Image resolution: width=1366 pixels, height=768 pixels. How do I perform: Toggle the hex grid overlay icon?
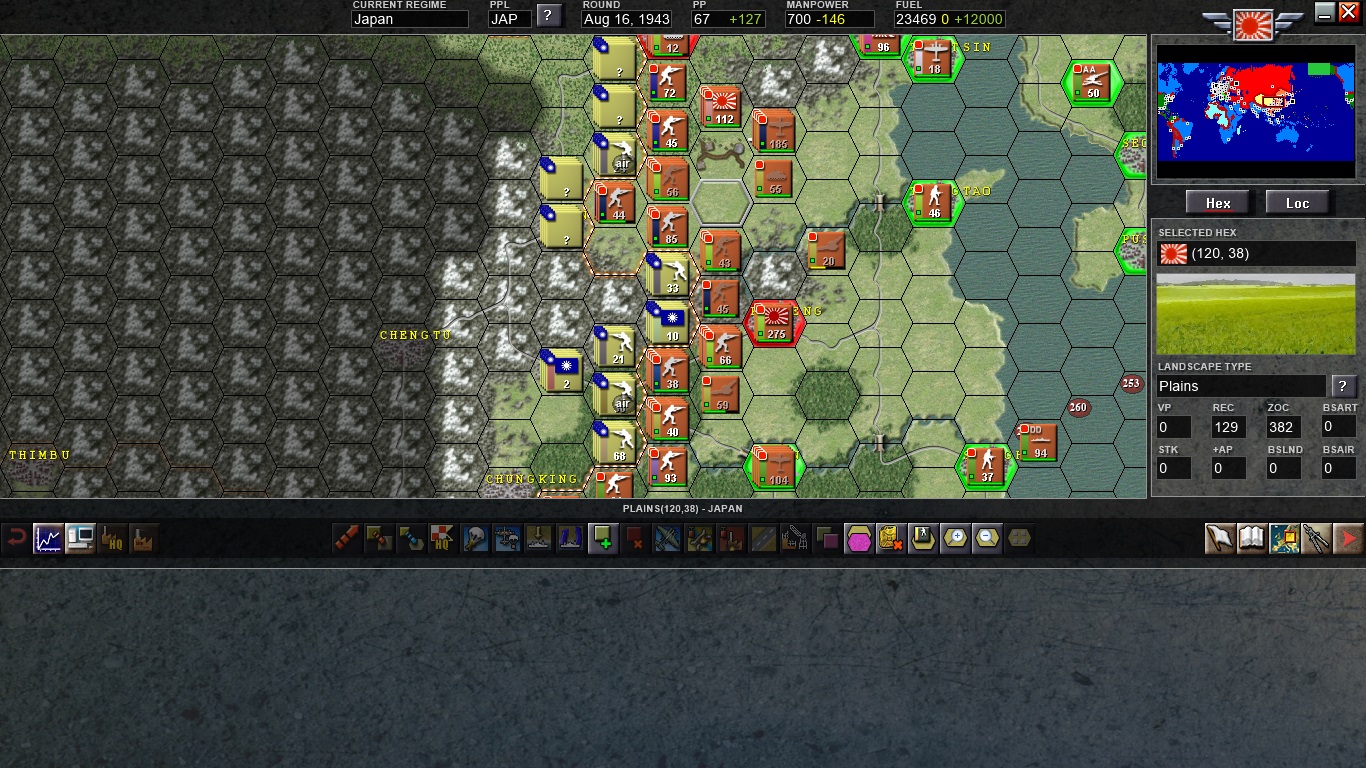tap(1018, 538)
